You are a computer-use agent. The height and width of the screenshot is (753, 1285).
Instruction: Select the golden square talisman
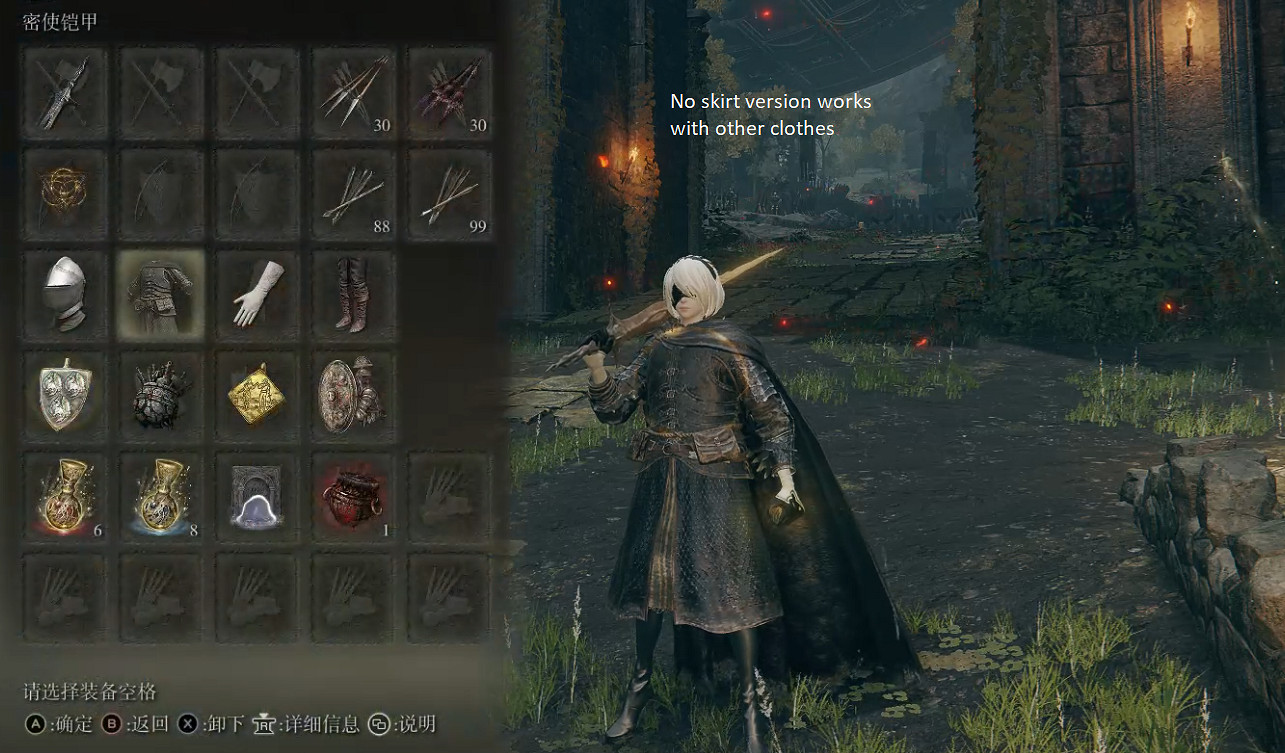coord(257,395)
